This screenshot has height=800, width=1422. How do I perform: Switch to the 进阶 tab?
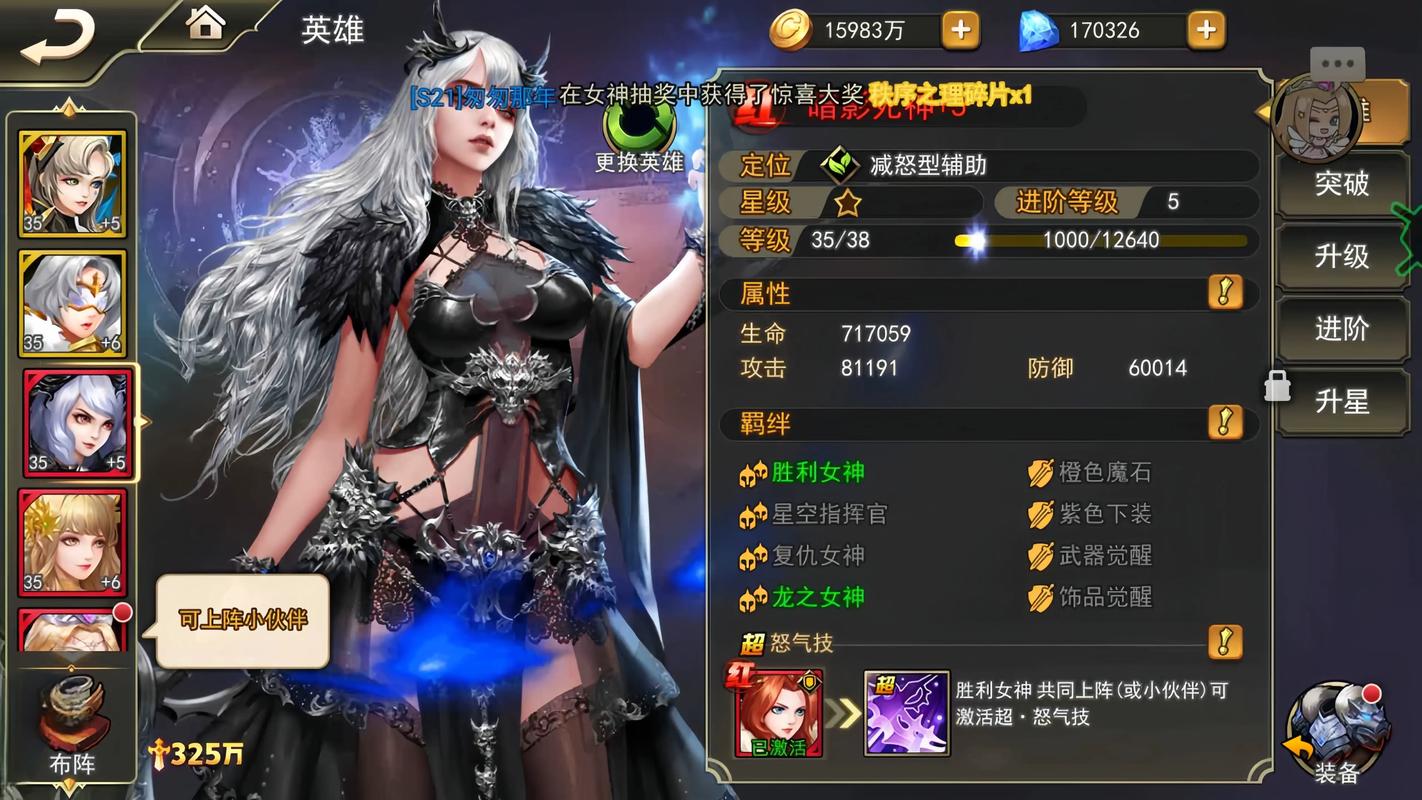(x=1342, y=329)
